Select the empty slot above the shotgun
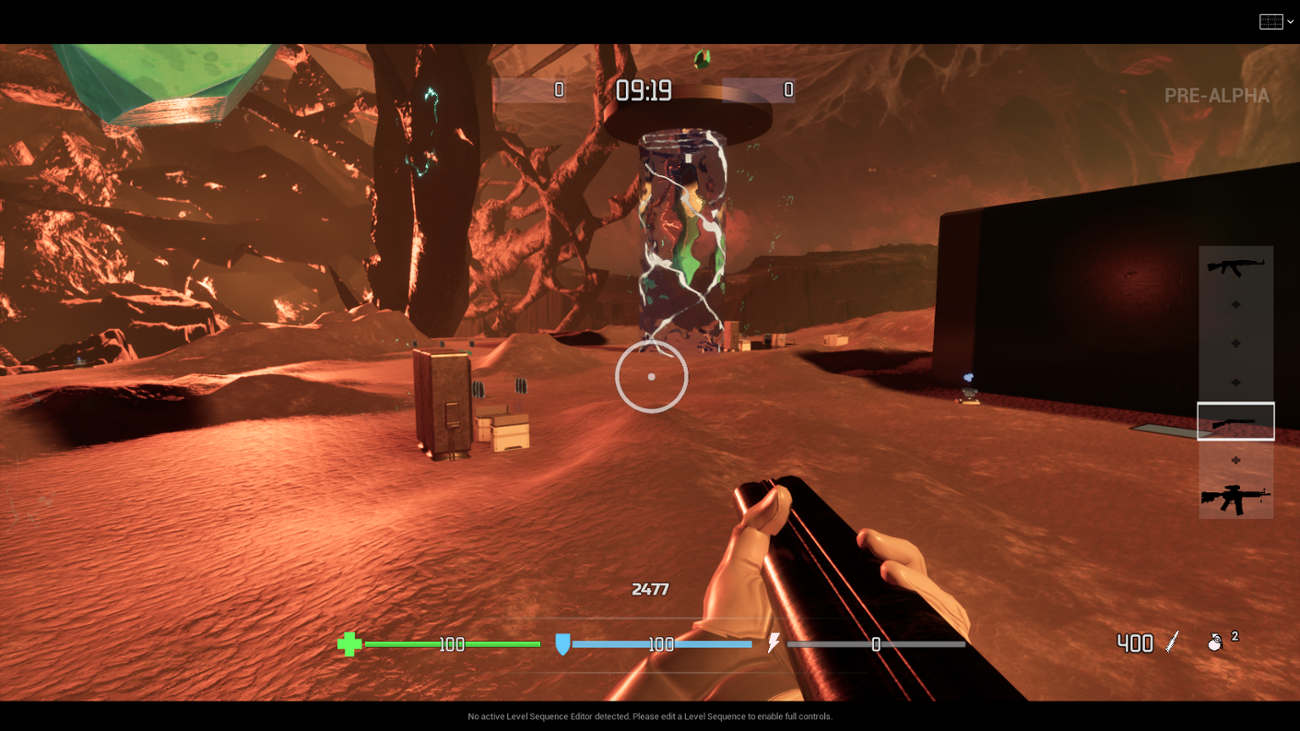1300x731 pixels. 1236,383
